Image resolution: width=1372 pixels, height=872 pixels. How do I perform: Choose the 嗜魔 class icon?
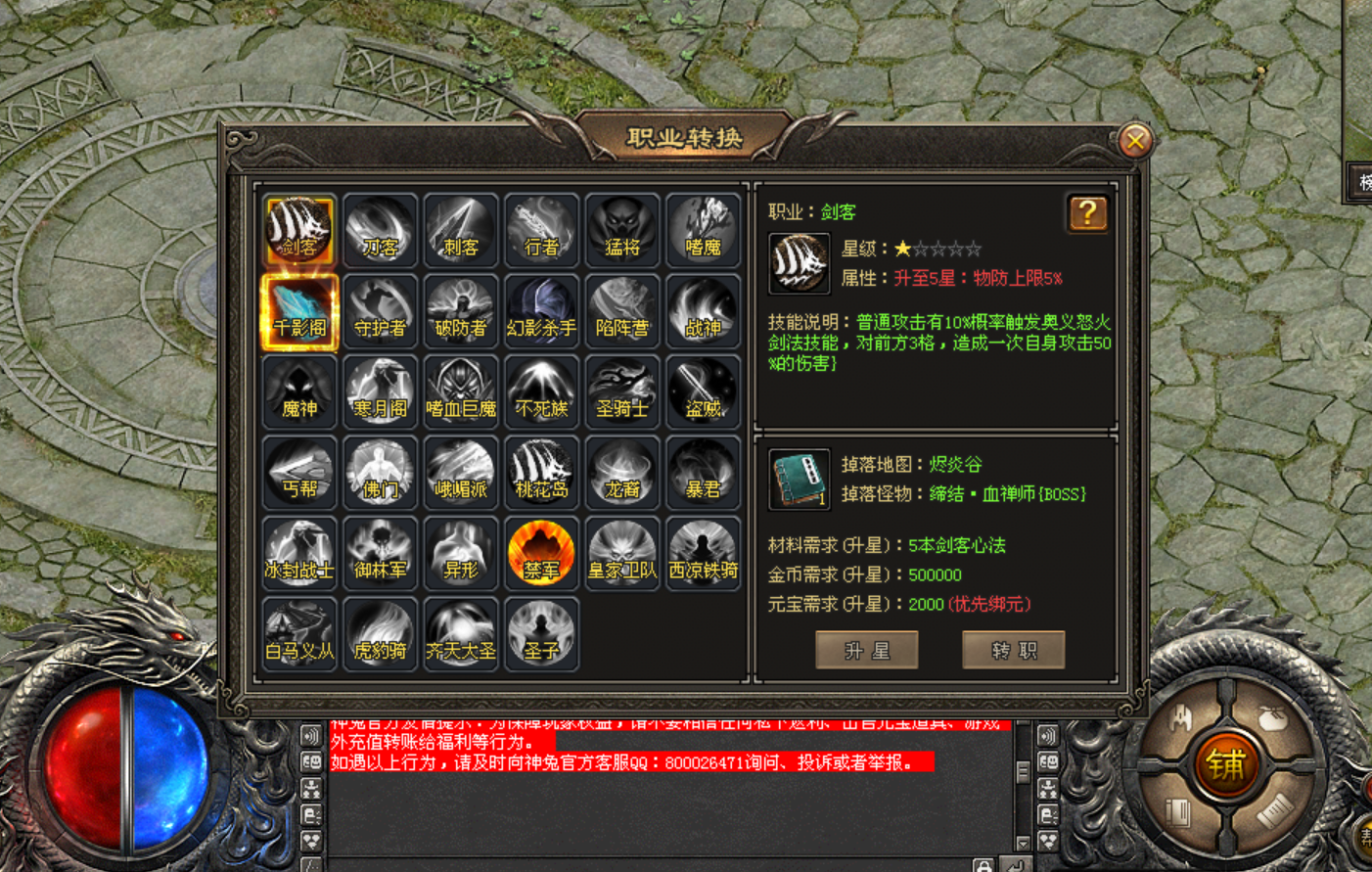point(703,231)
